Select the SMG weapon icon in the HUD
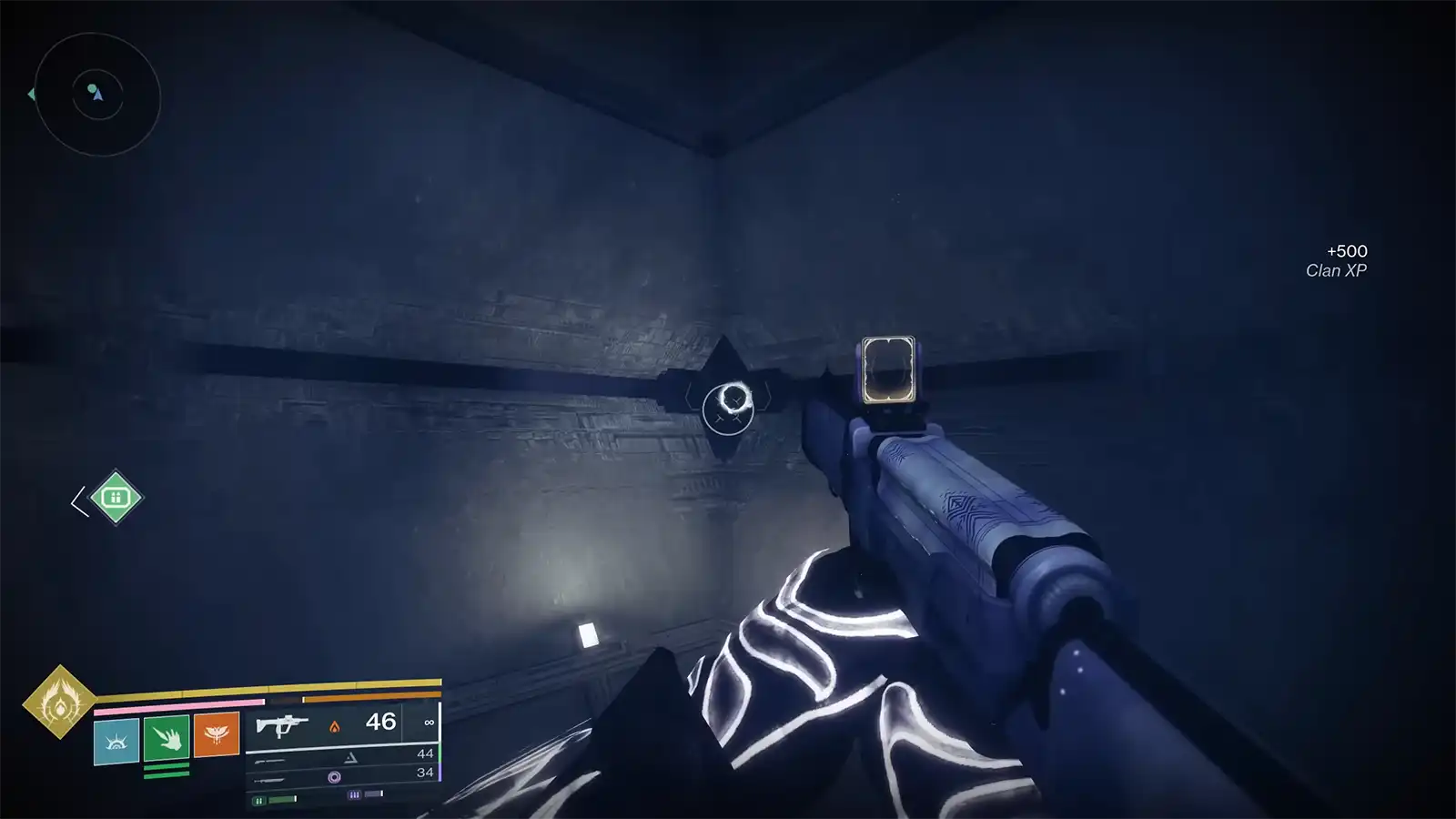Viewport: 1456px width, 819px height. (x=282, y=723)
